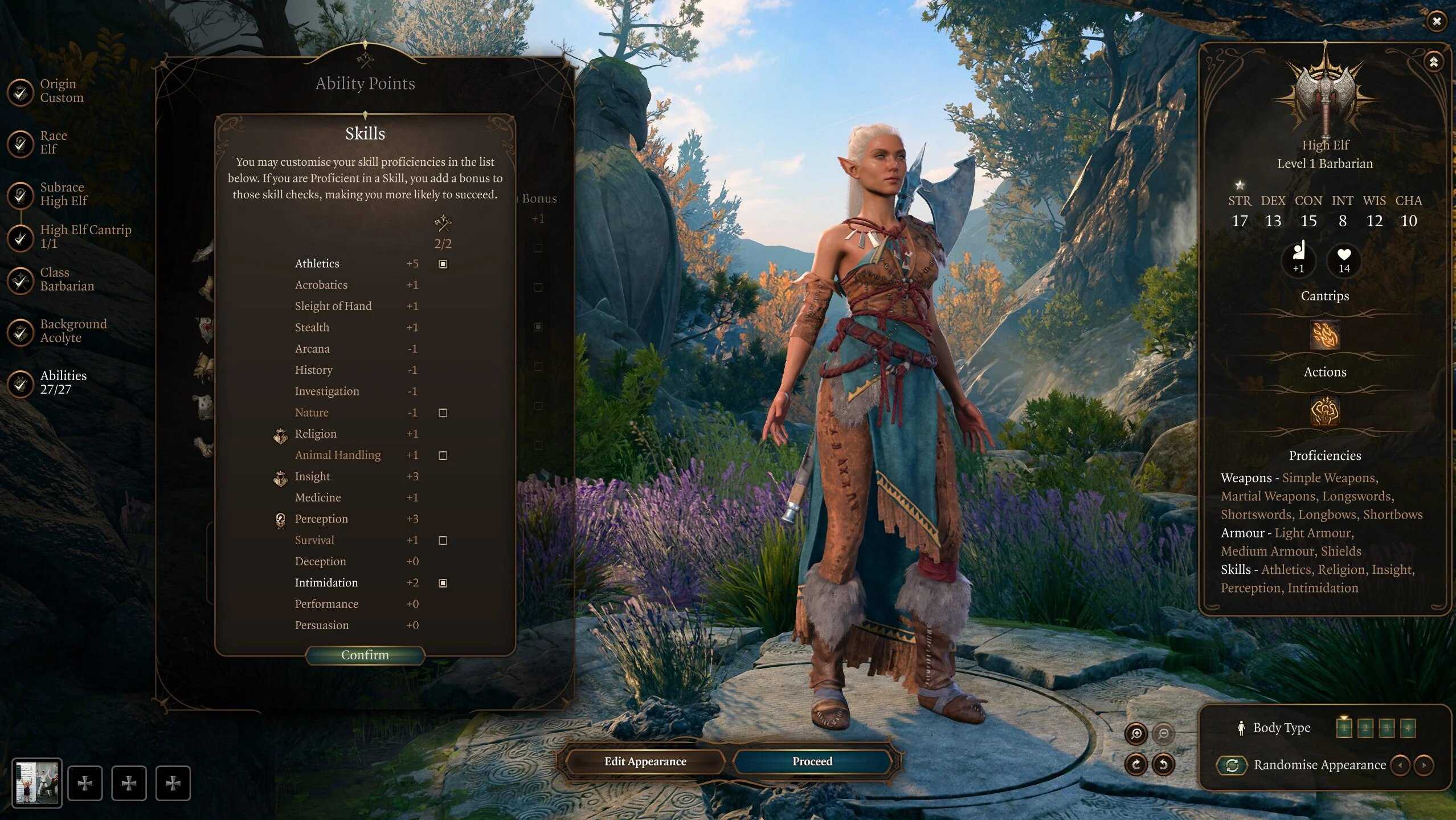Viewport: 1456px width, 820px height.
Task: Click the Origin Custom sidebar step icon
Action: tap(21, 92)
